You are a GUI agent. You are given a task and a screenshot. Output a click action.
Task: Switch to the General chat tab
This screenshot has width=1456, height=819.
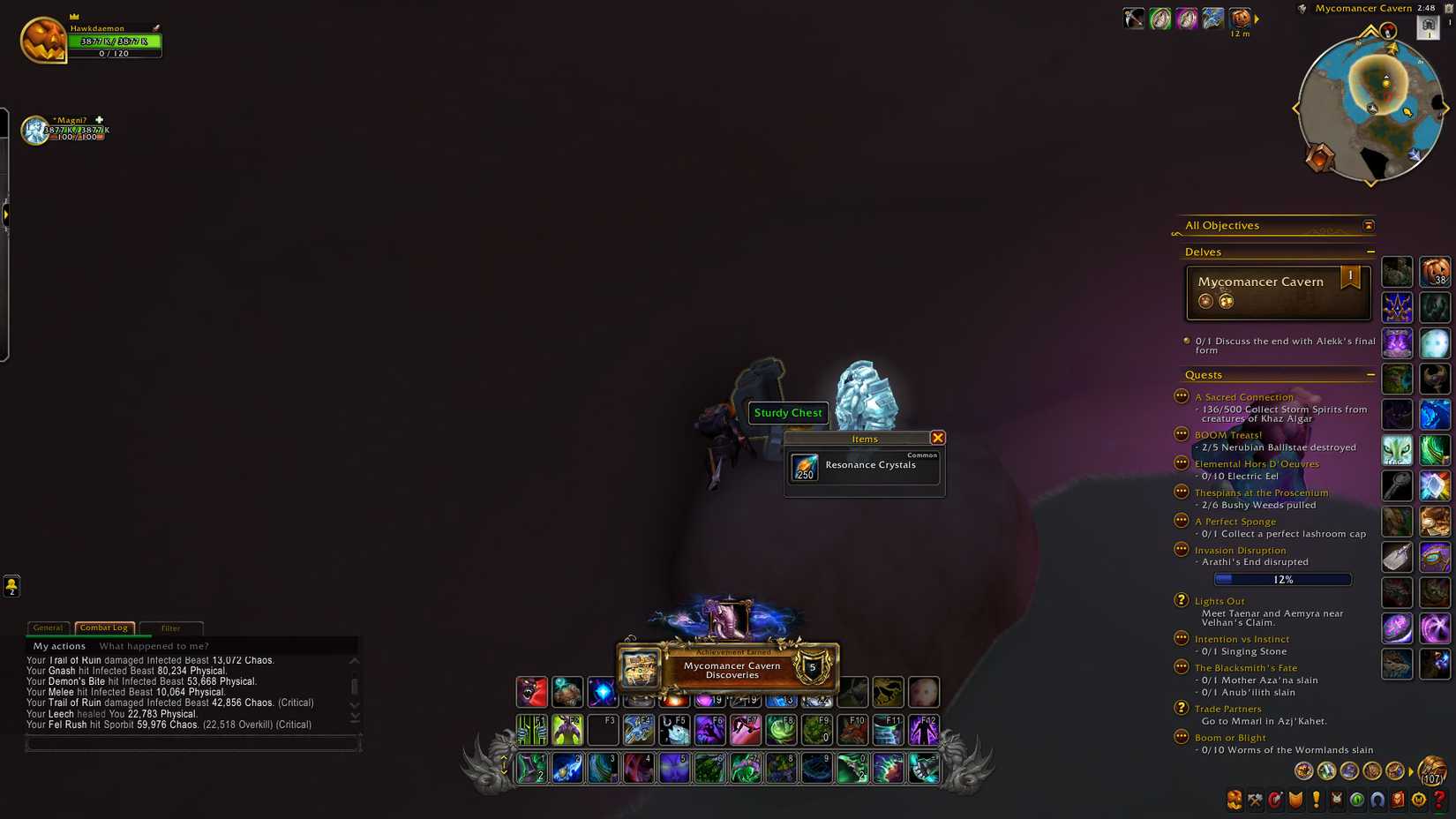tap(48, 627)
